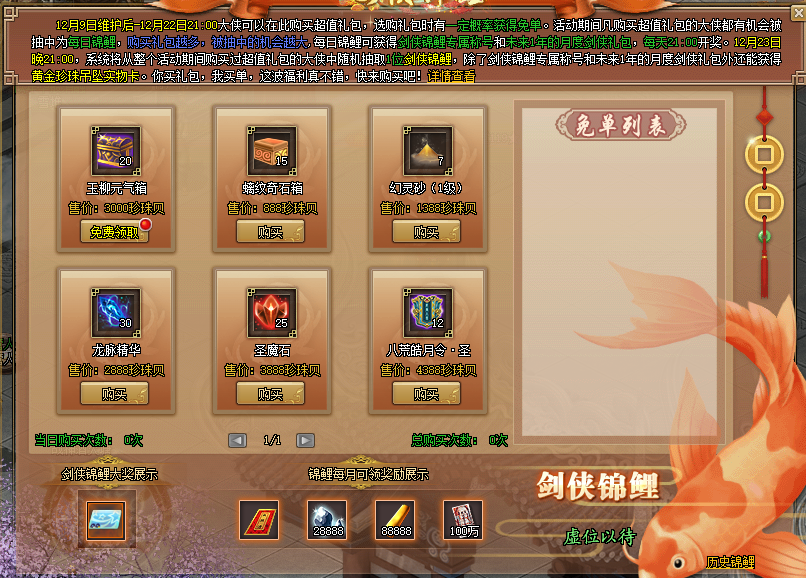Select the 龙脉精华 blue lightning icon
The height and width of the screenshot is (578, 806).
(x=114, y=313)
